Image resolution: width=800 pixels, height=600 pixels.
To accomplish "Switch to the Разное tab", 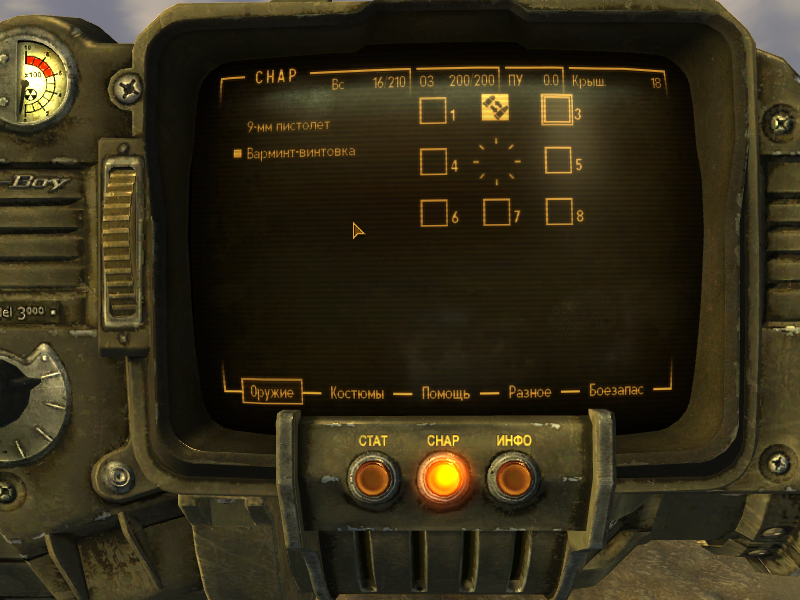I will [530, 392].
